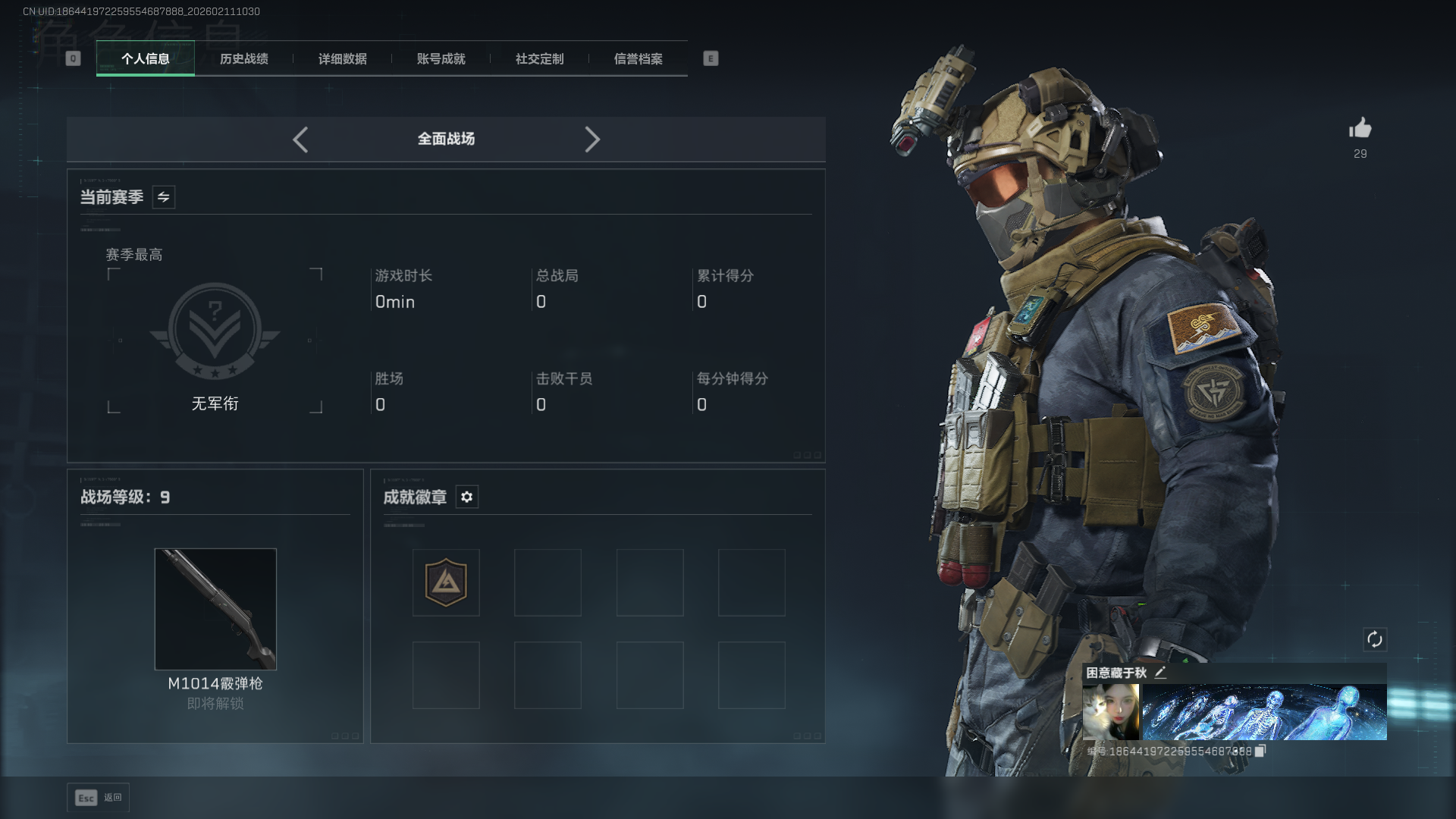
Task: Click the 返回 back button
Action: [99, 798]
